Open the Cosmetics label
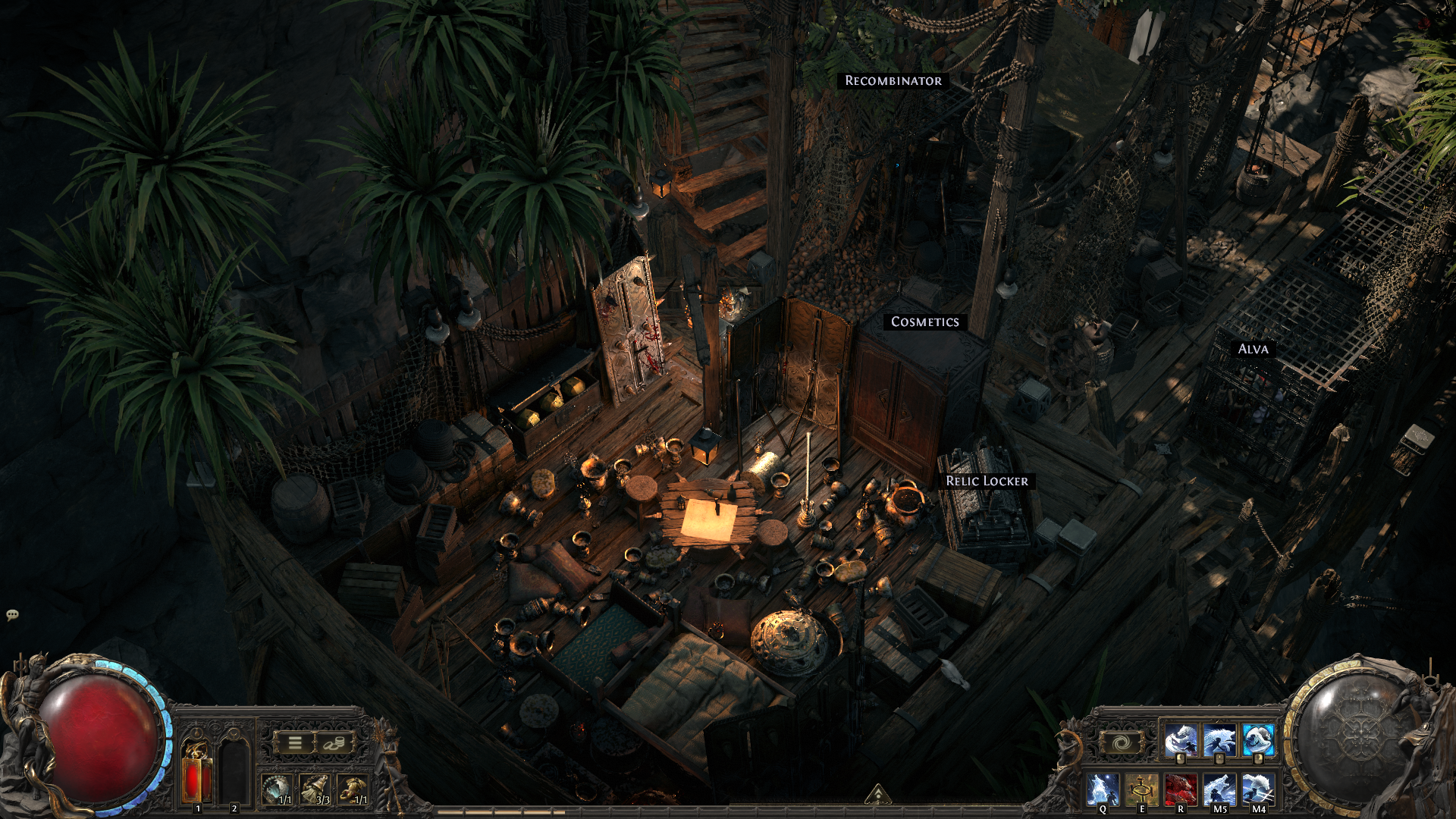 click(924, 322)
